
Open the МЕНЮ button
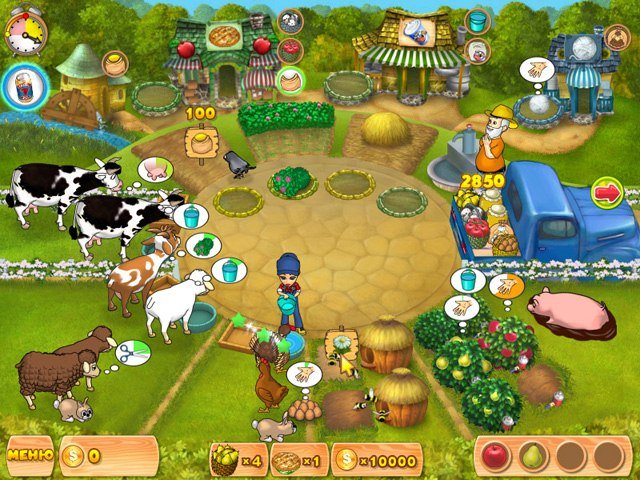[x=30, y=456]
